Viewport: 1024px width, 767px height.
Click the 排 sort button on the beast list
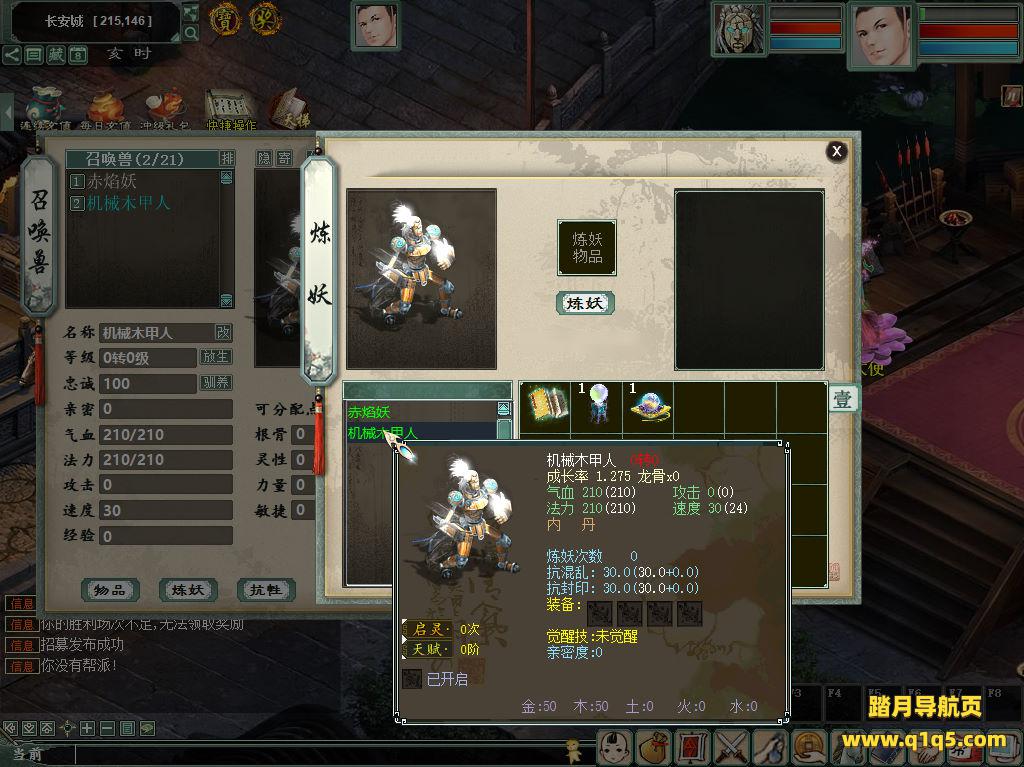click(x=227, y=159)
